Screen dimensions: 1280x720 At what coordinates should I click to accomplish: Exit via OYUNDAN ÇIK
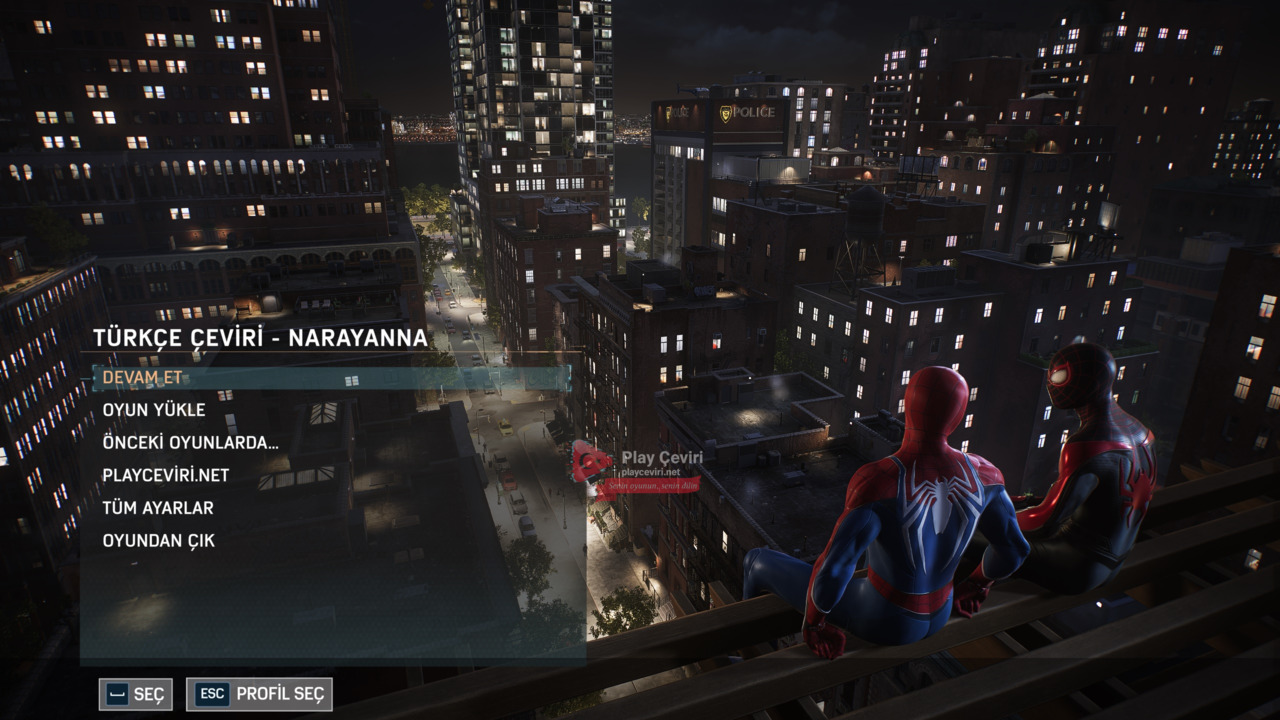(x=158, y=541)
